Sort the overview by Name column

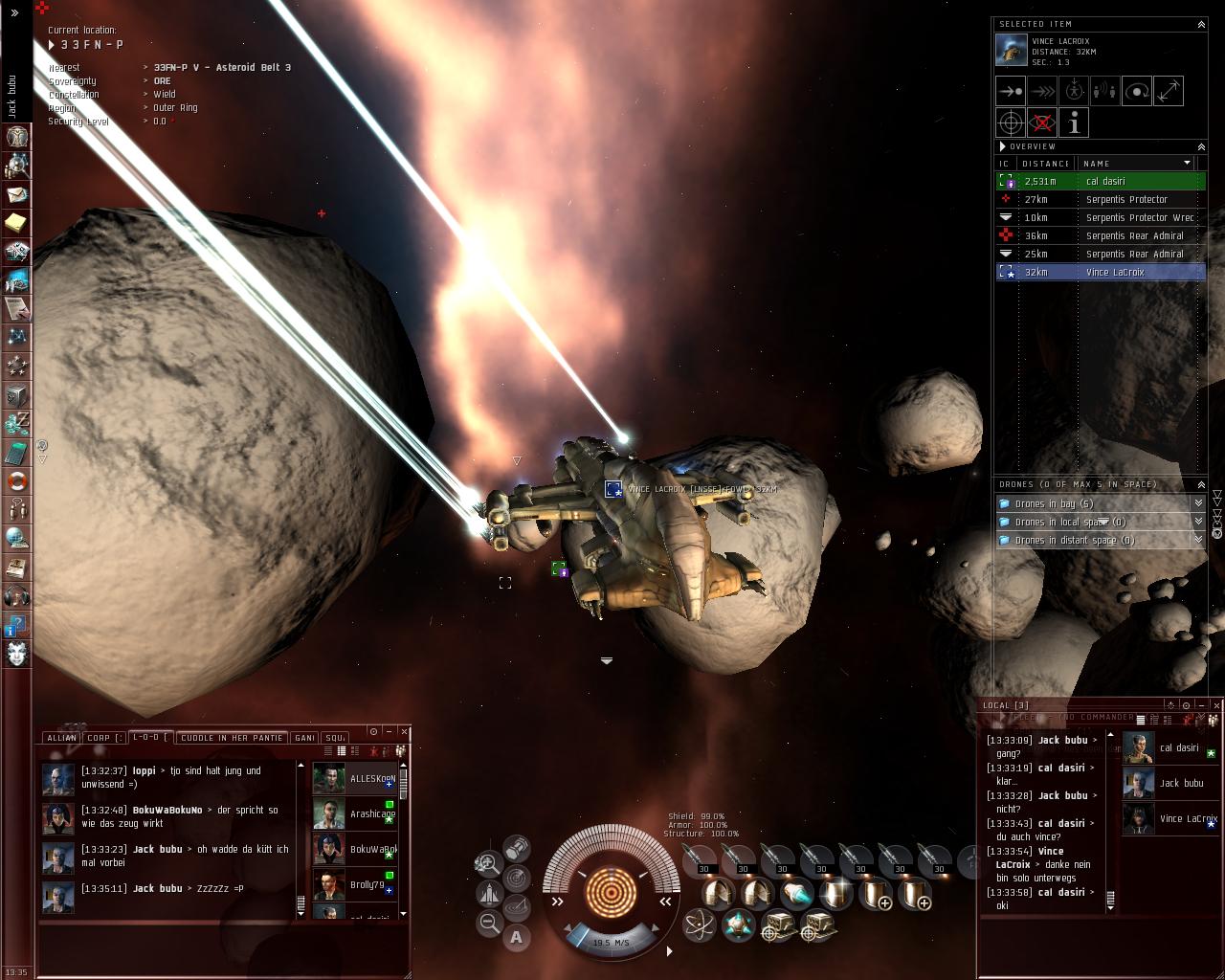(x=1134, y=164)
